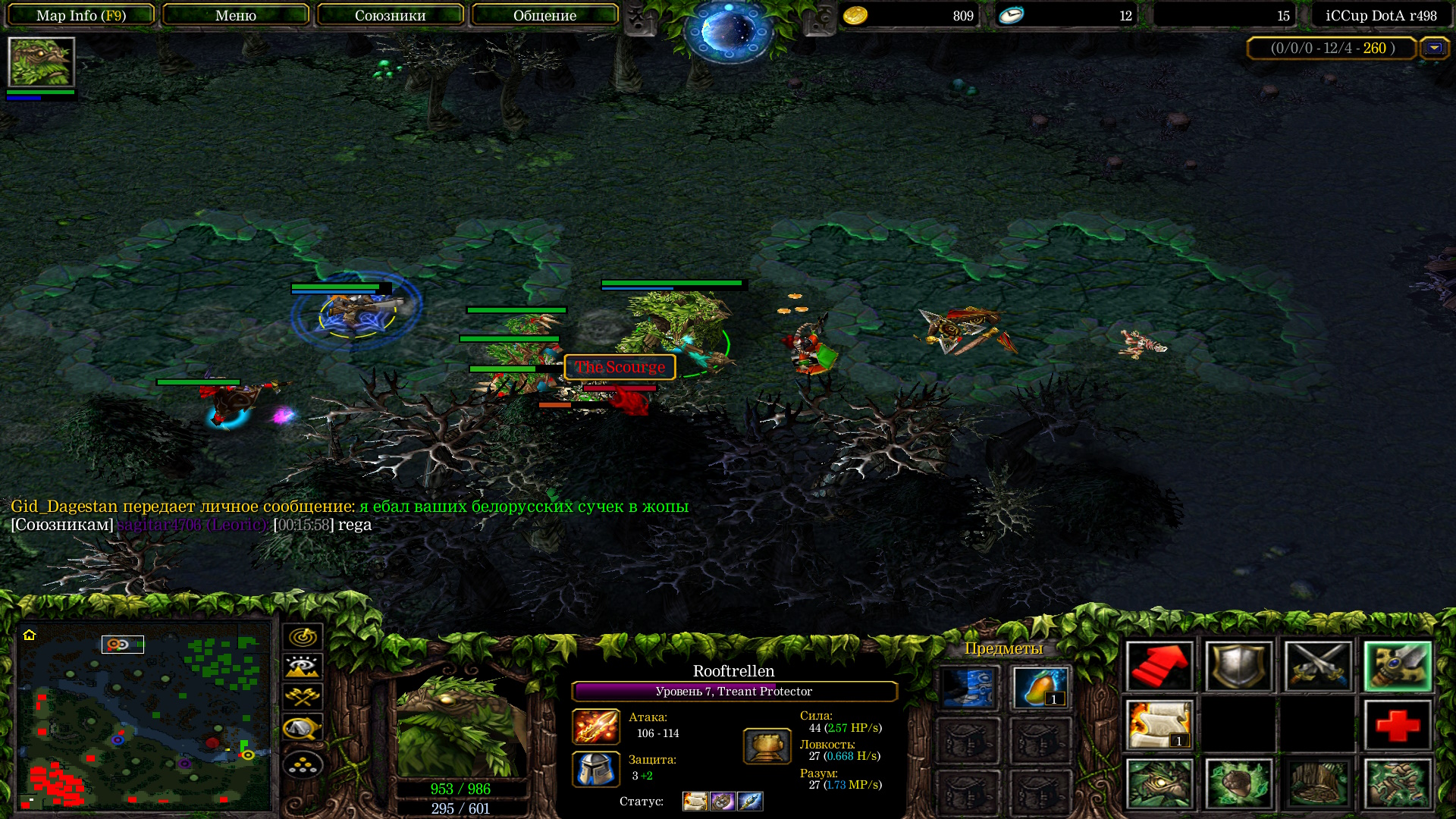Click on the minimap

pos(144,715)
